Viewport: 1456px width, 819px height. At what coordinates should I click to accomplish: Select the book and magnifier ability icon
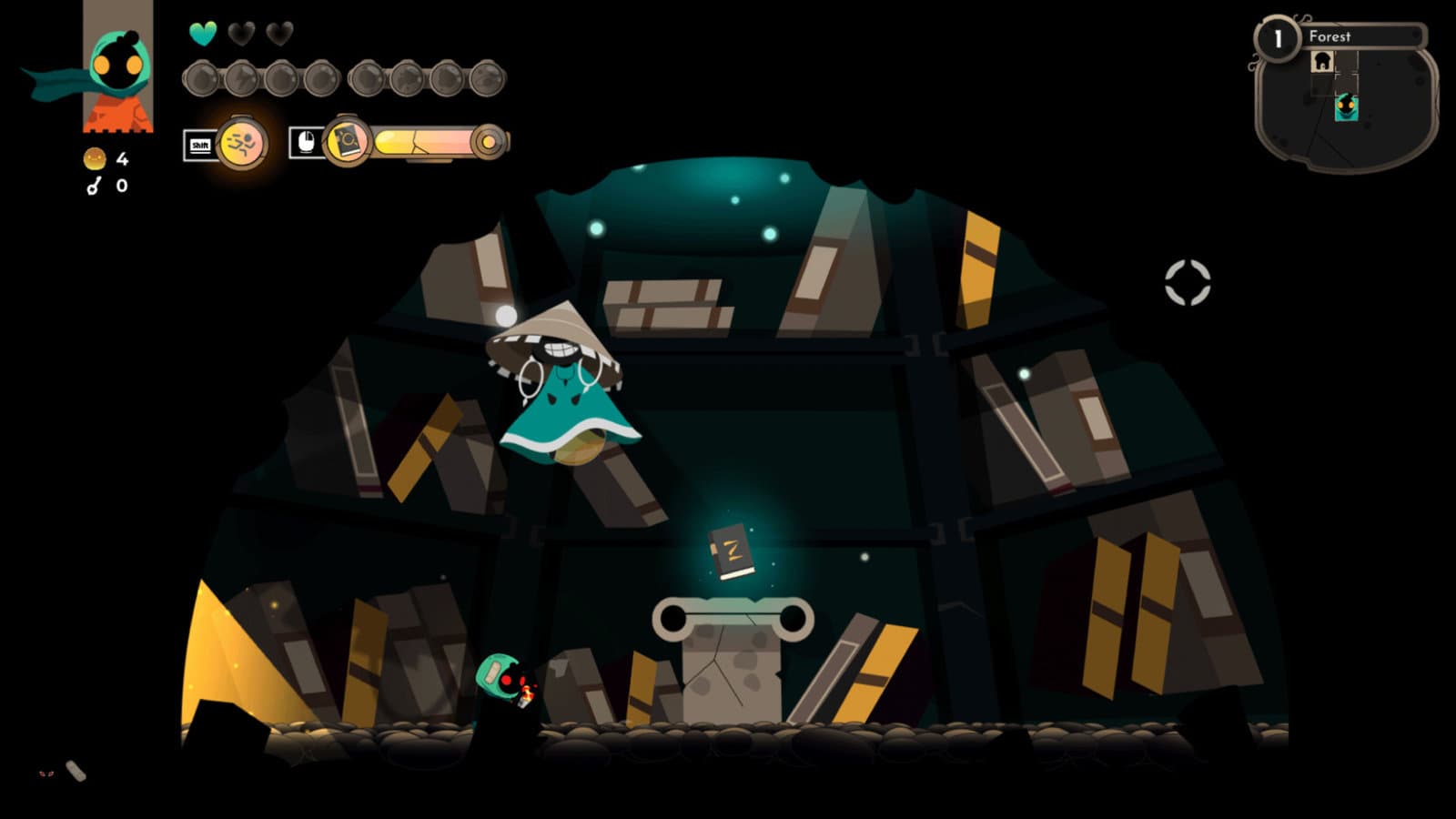tap(347, 142)
